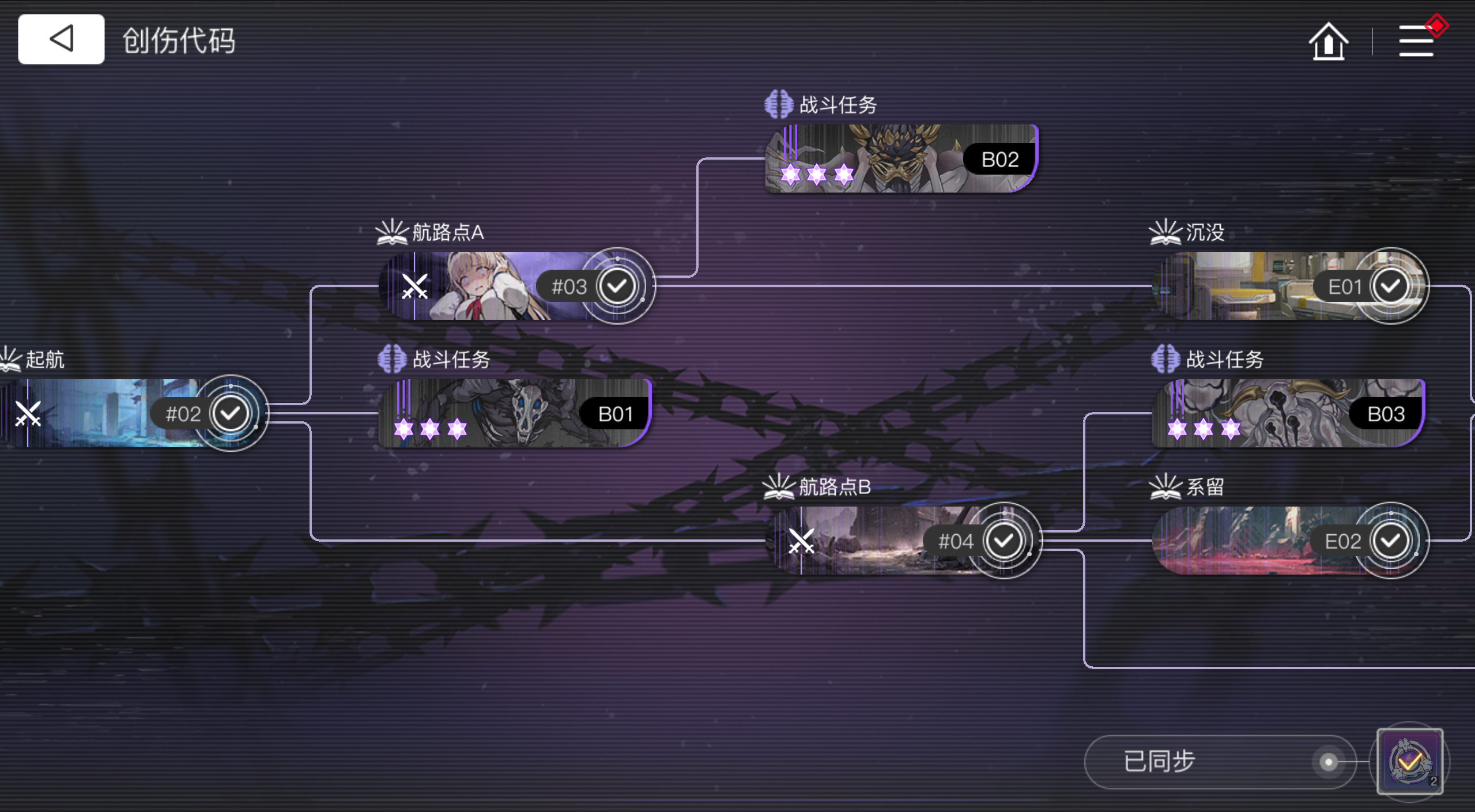Tap the brain icon beside B01 战斗任务
The image size is (1475, 812).
(393, 358)
